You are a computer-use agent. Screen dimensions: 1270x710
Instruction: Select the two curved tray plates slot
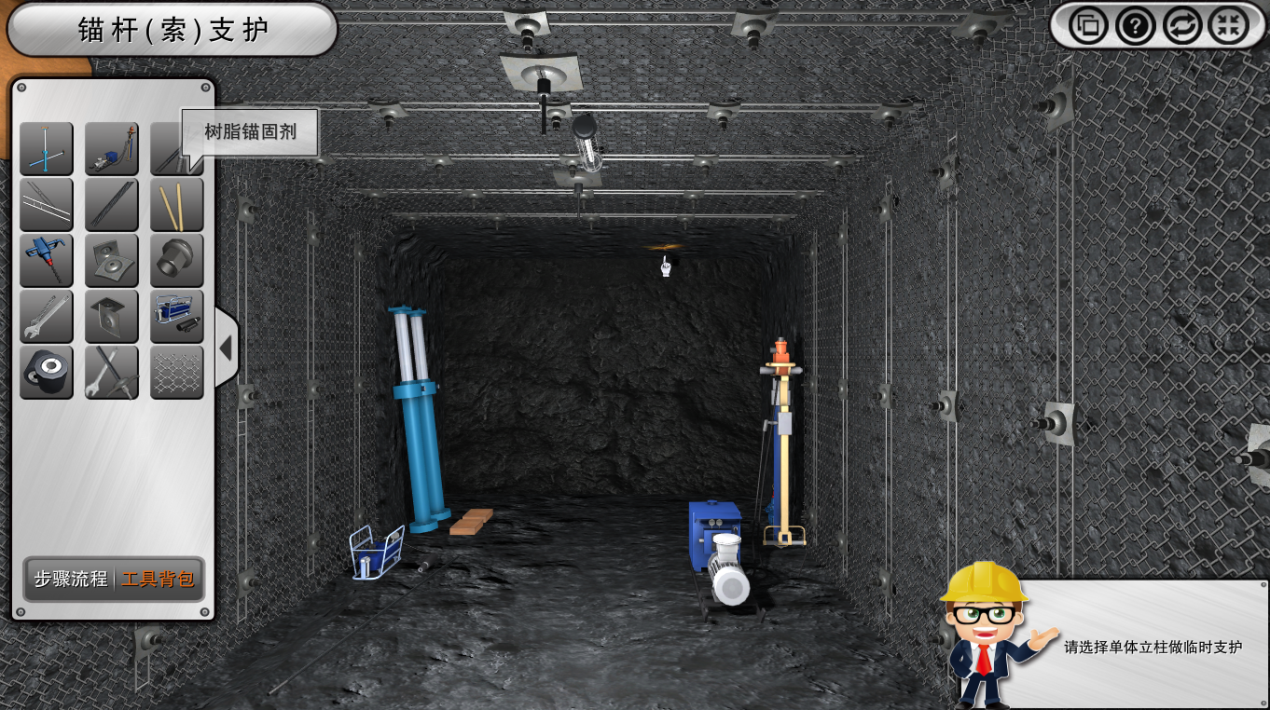pos(111,261)
